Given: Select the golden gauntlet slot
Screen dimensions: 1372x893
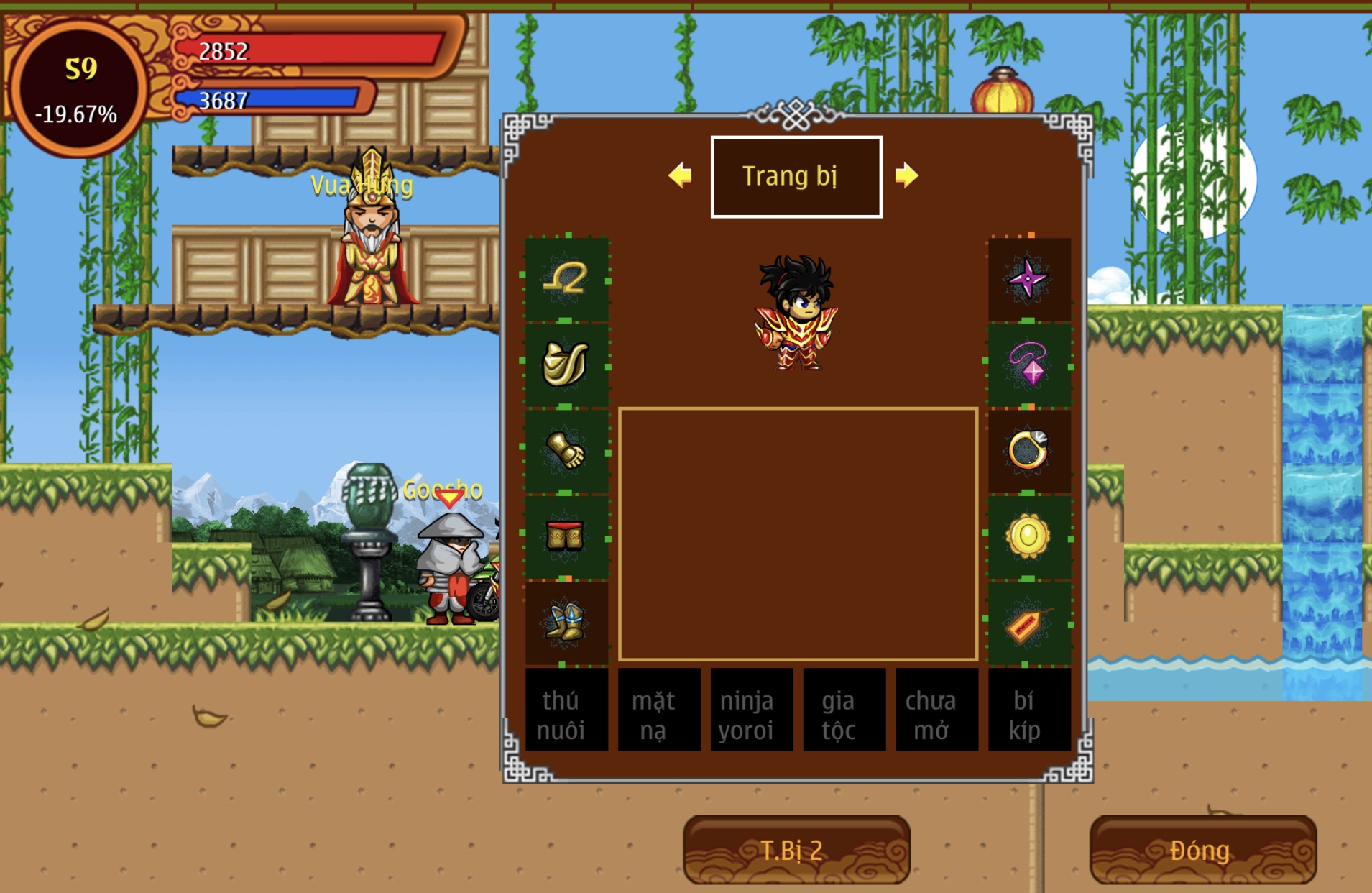Looking at the screenshot, I should pos(566,451).
